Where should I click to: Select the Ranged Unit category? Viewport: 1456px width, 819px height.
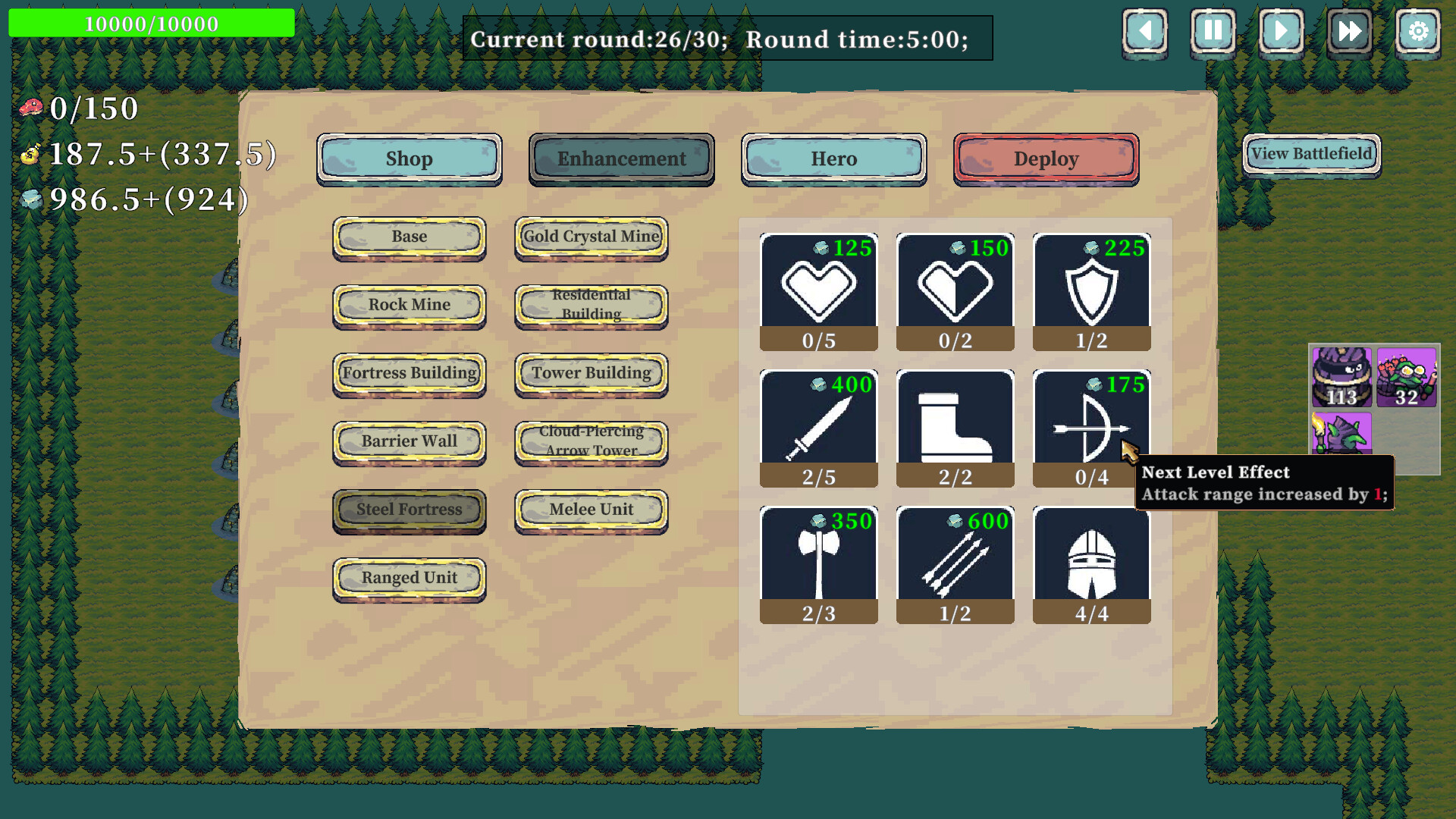click(x=409, y=578)
